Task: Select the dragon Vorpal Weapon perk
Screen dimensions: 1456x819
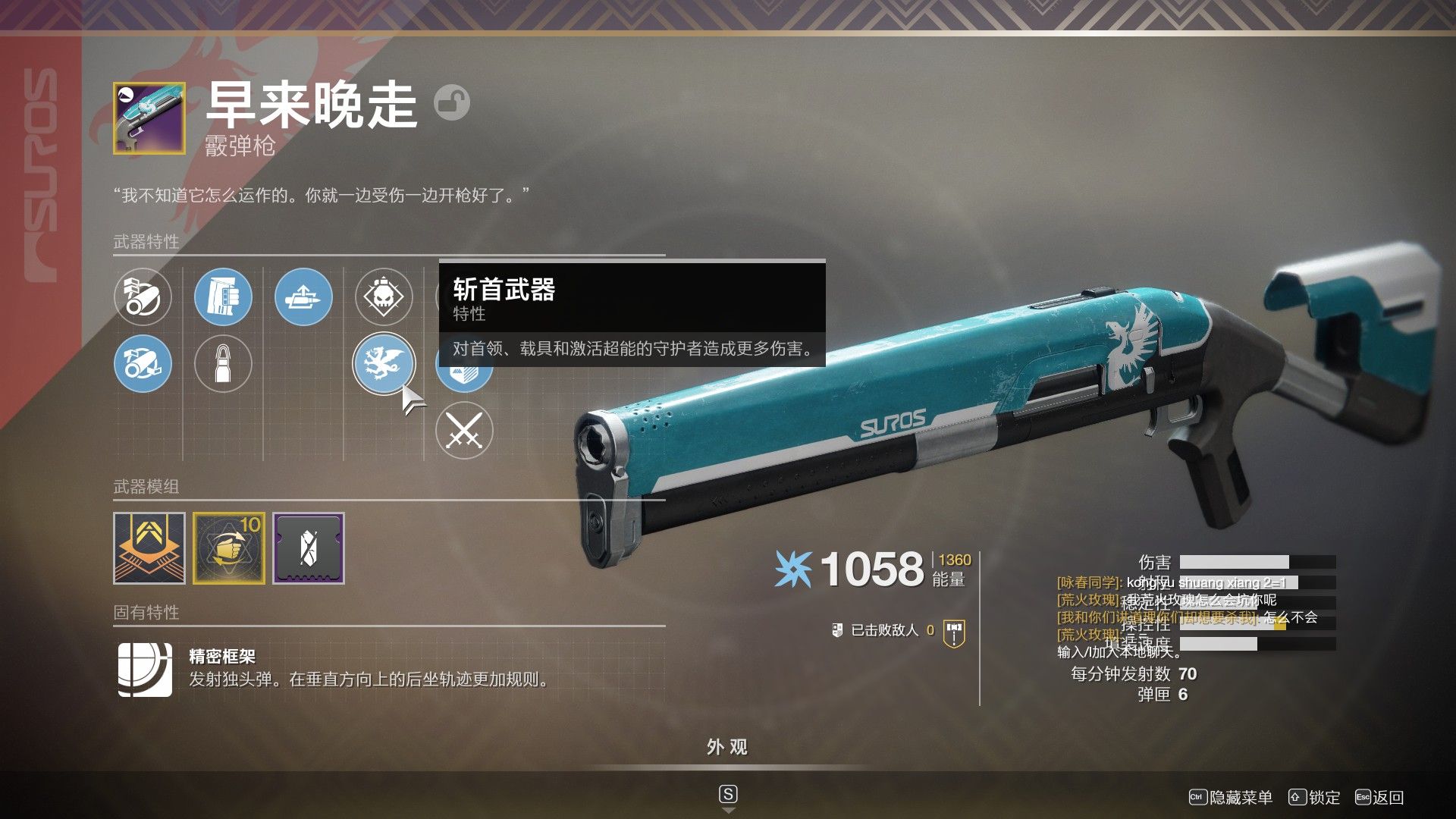Action: (384, 364)
